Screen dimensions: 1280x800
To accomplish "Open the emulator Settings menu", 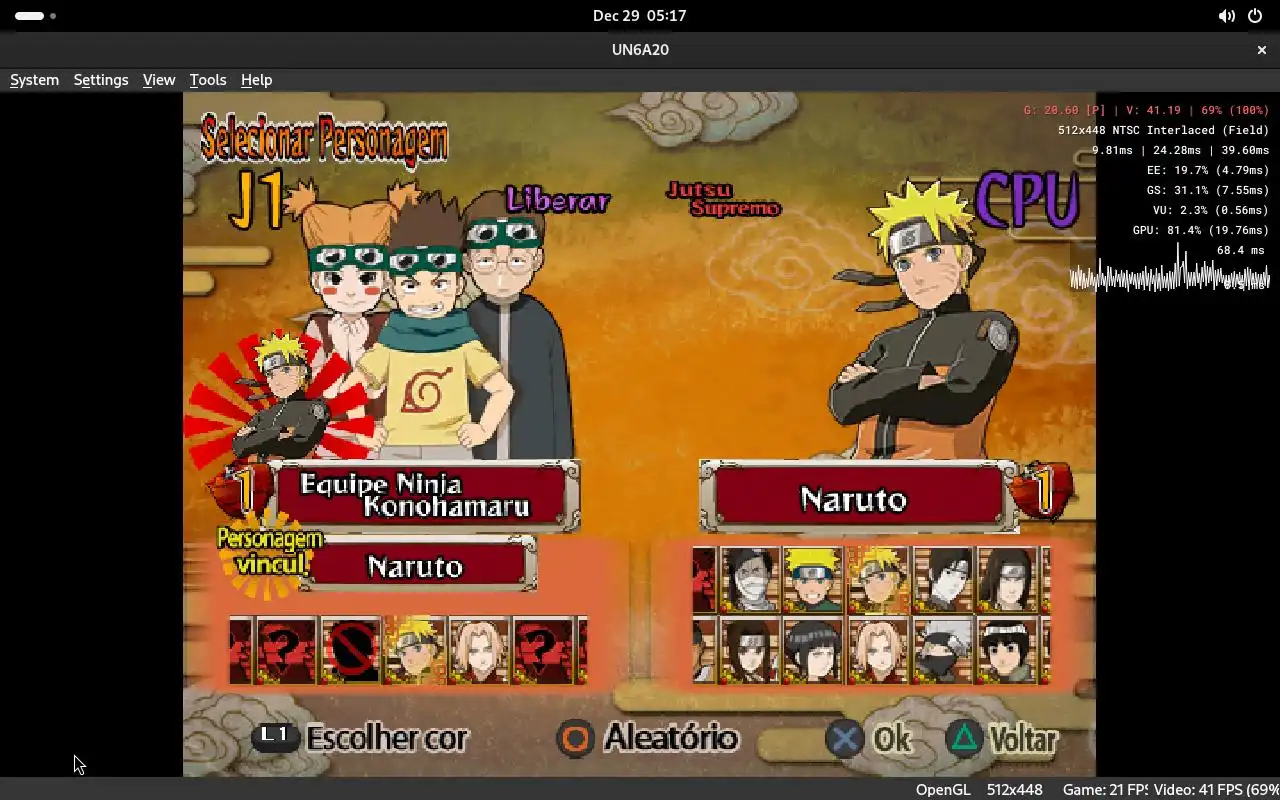I will coord(101,80).
